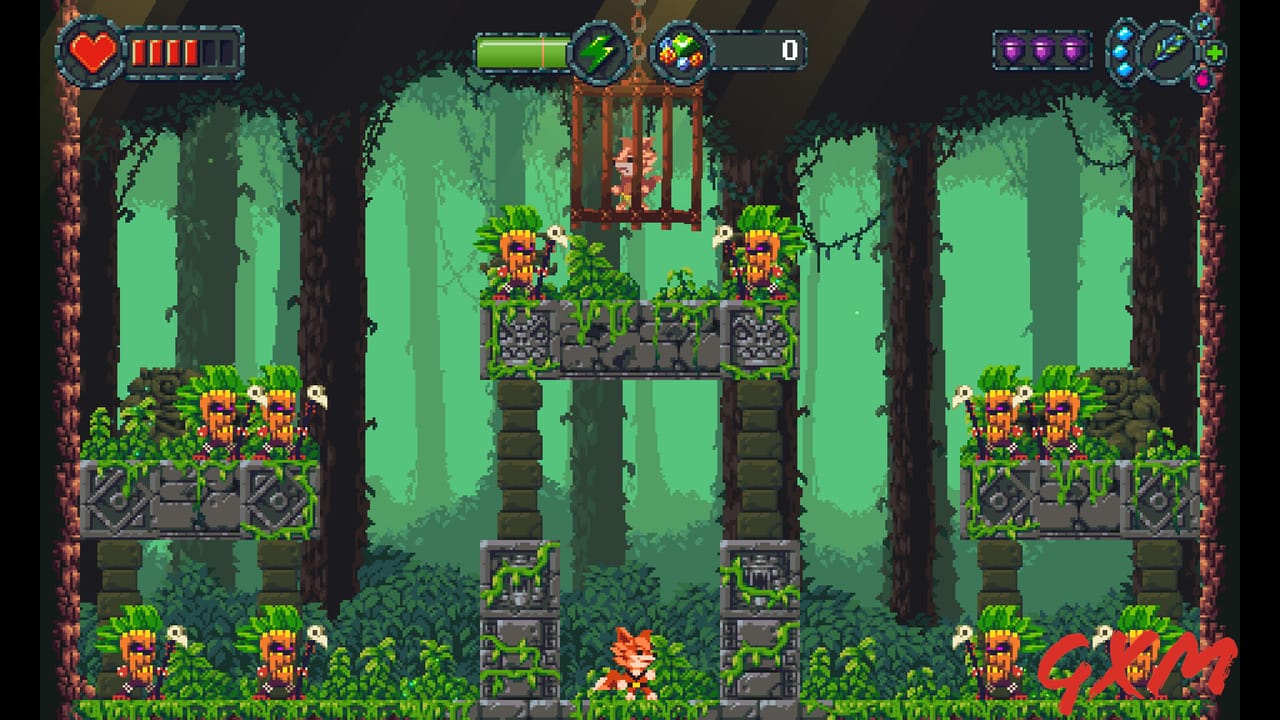Click the green plus health pickup icon
Screen dimensions: 1280x720
click(x=1214, y=53)
